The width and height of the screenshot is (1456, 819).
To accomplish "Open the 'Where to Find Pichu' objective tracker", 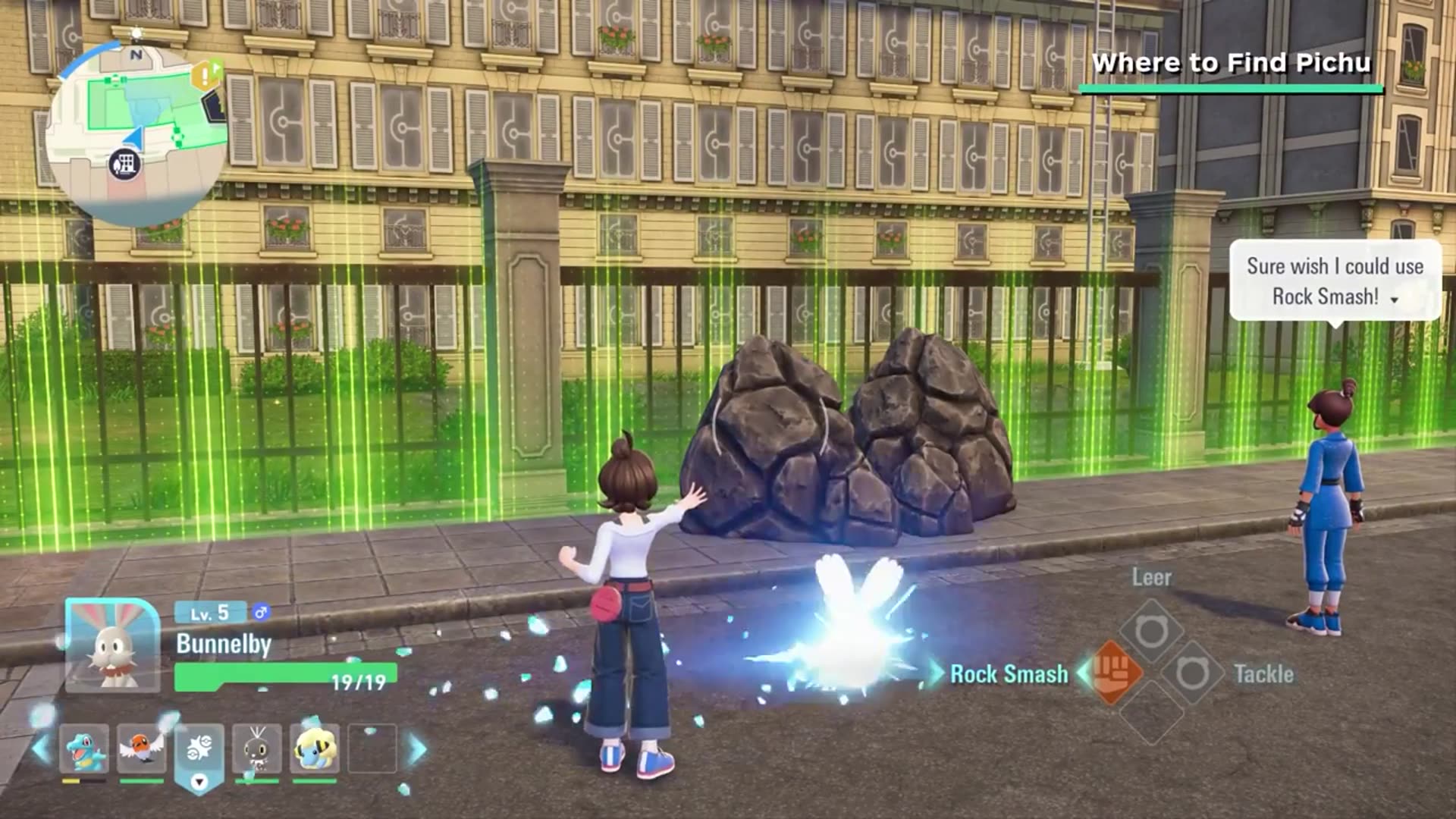I will [1231, 64].
